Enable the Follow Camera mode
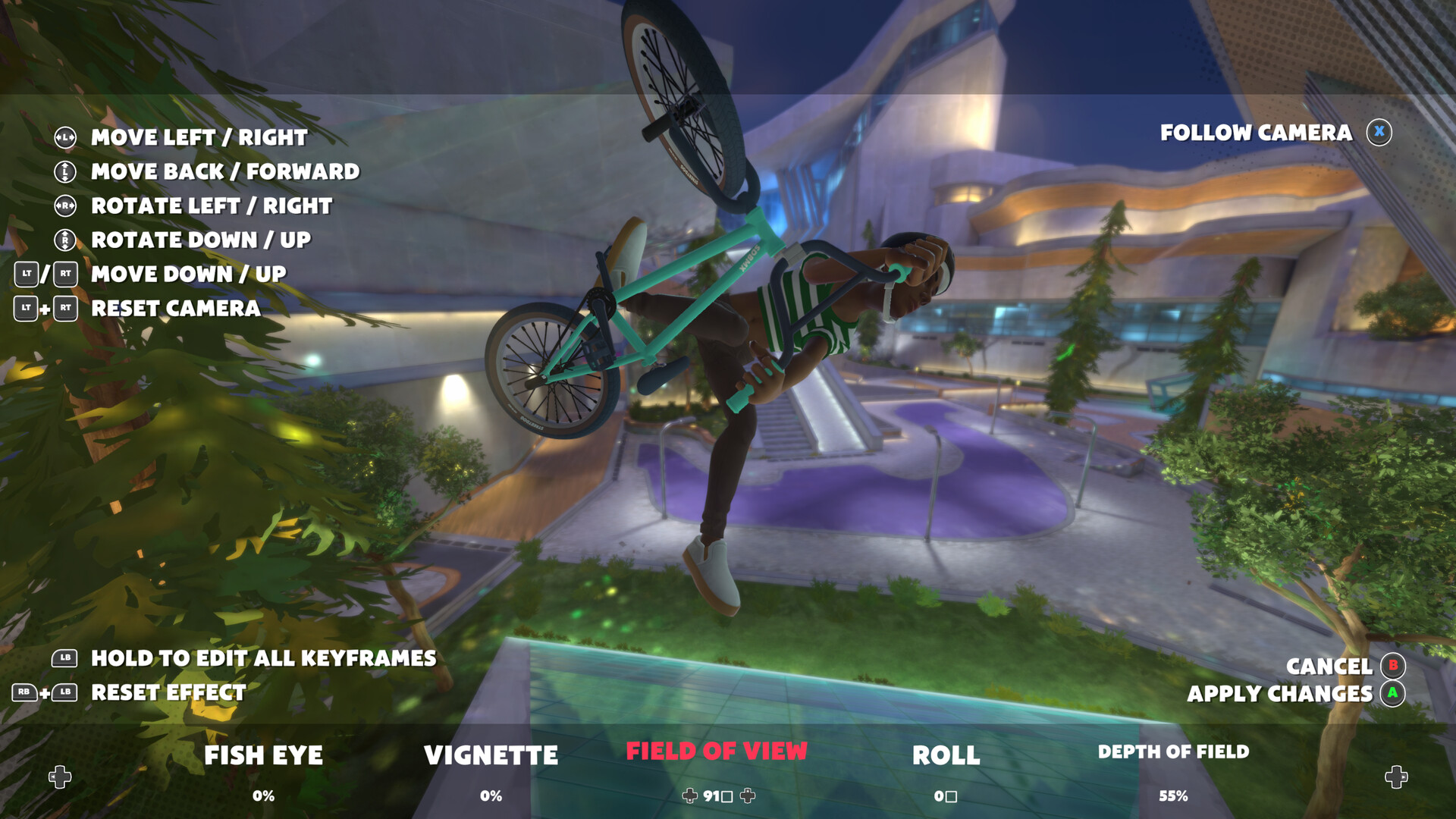This screenshot has width=1456, height=819. coord(1255,131)
